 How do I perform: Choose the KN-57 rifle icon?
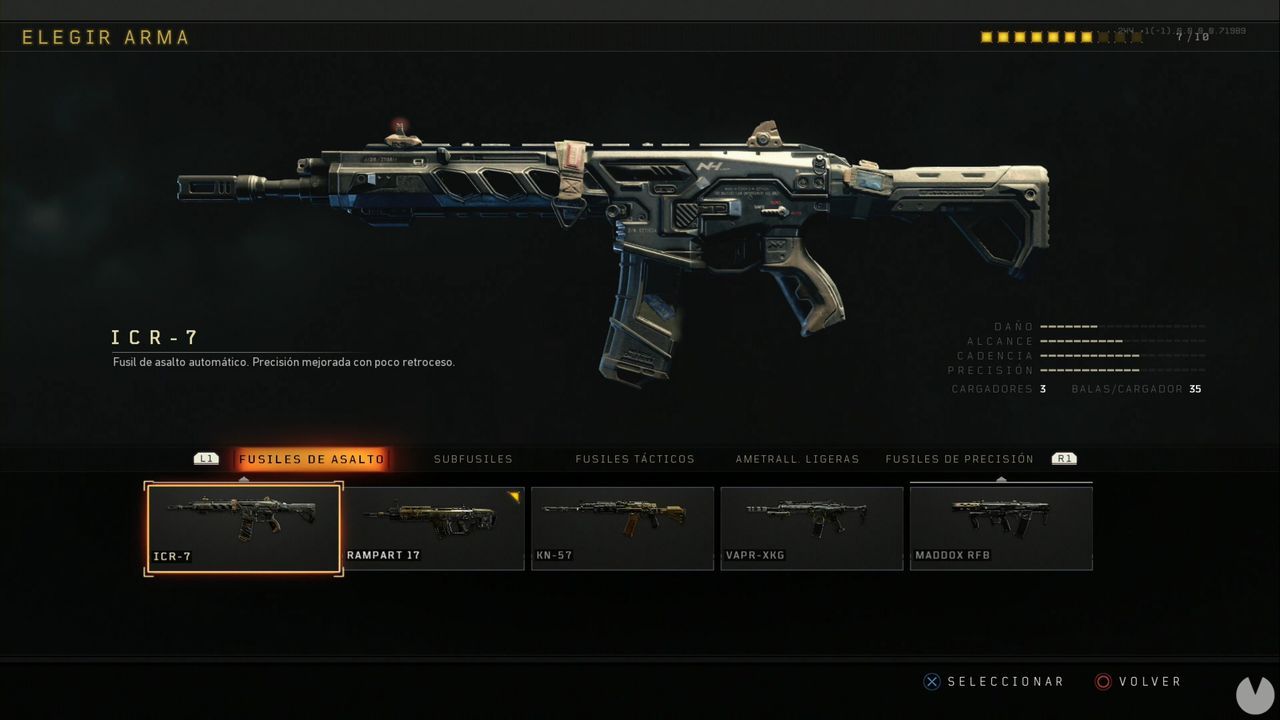(x=621, y=525)
